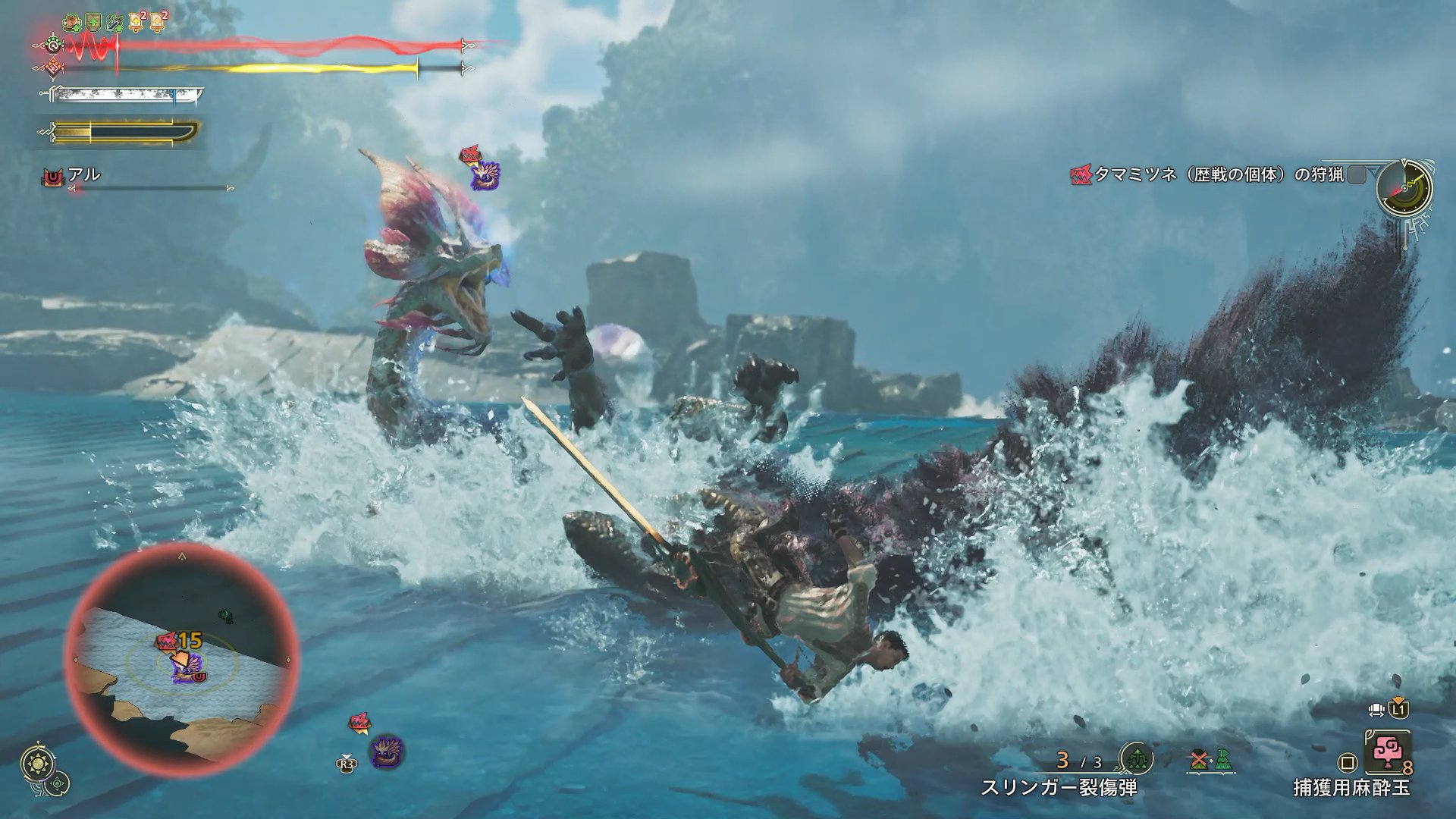
Task: Click the green attack-up buff icon
Action: (93, 23)
